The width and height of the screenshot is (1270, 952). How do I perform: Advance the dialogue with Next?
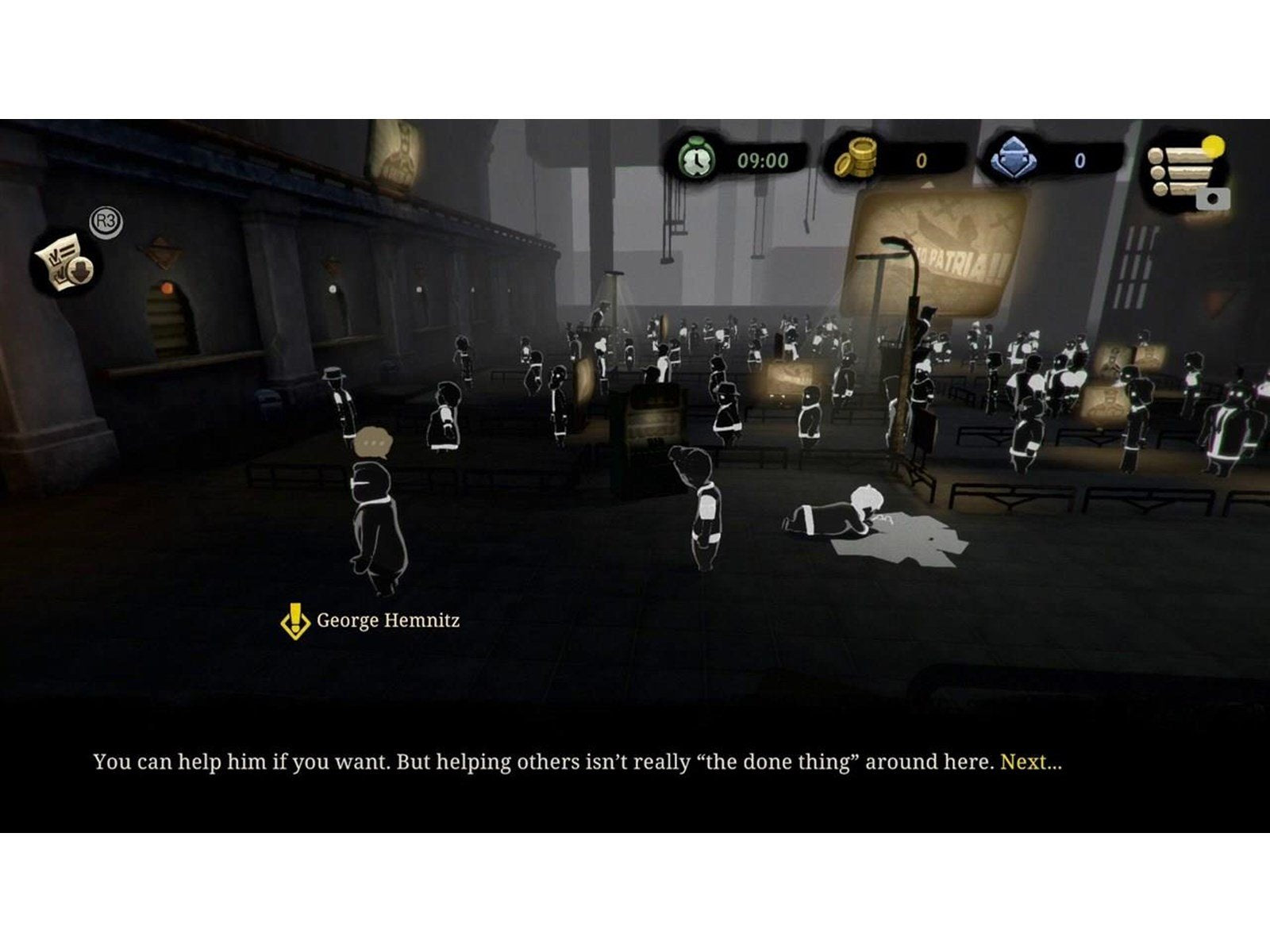click(1029, 762)
